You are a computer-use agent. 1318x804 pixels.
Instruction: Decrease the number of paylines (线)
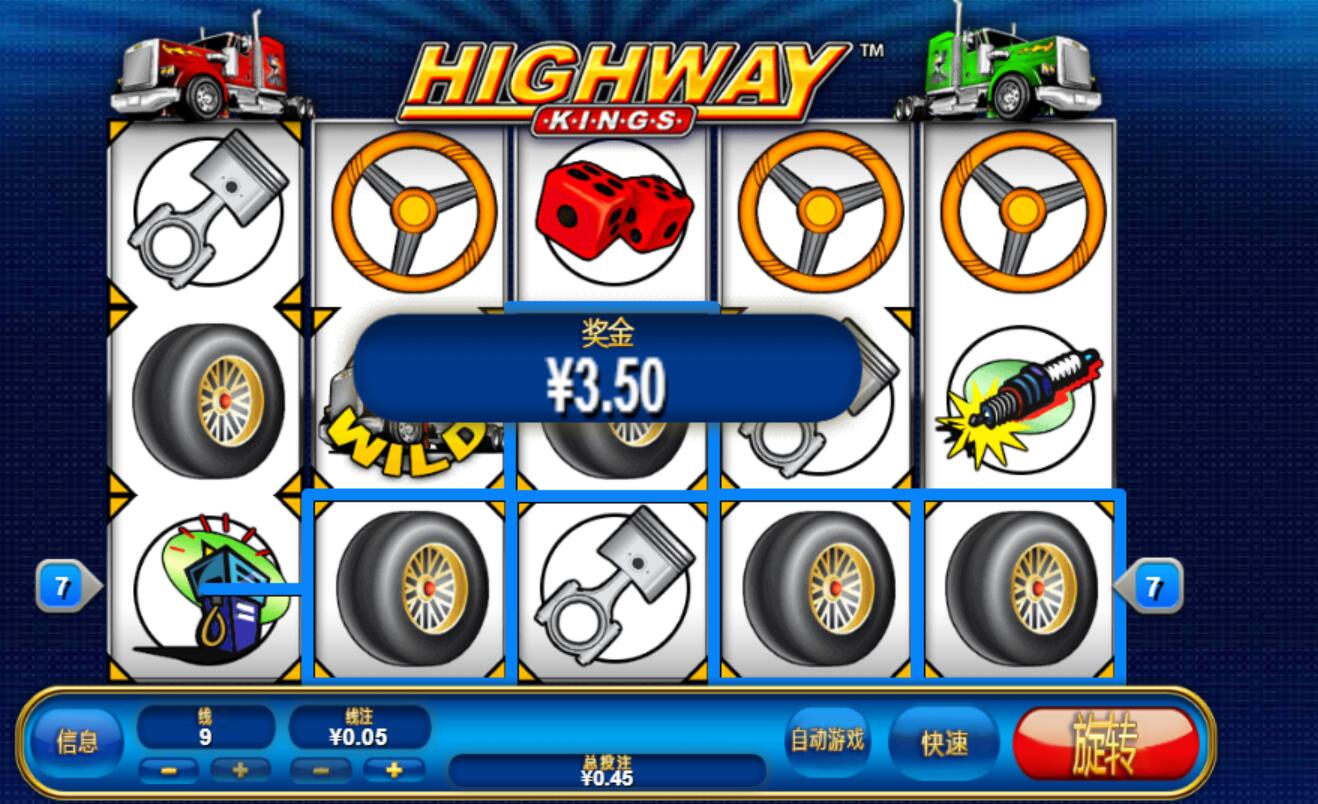click(168, 770)
